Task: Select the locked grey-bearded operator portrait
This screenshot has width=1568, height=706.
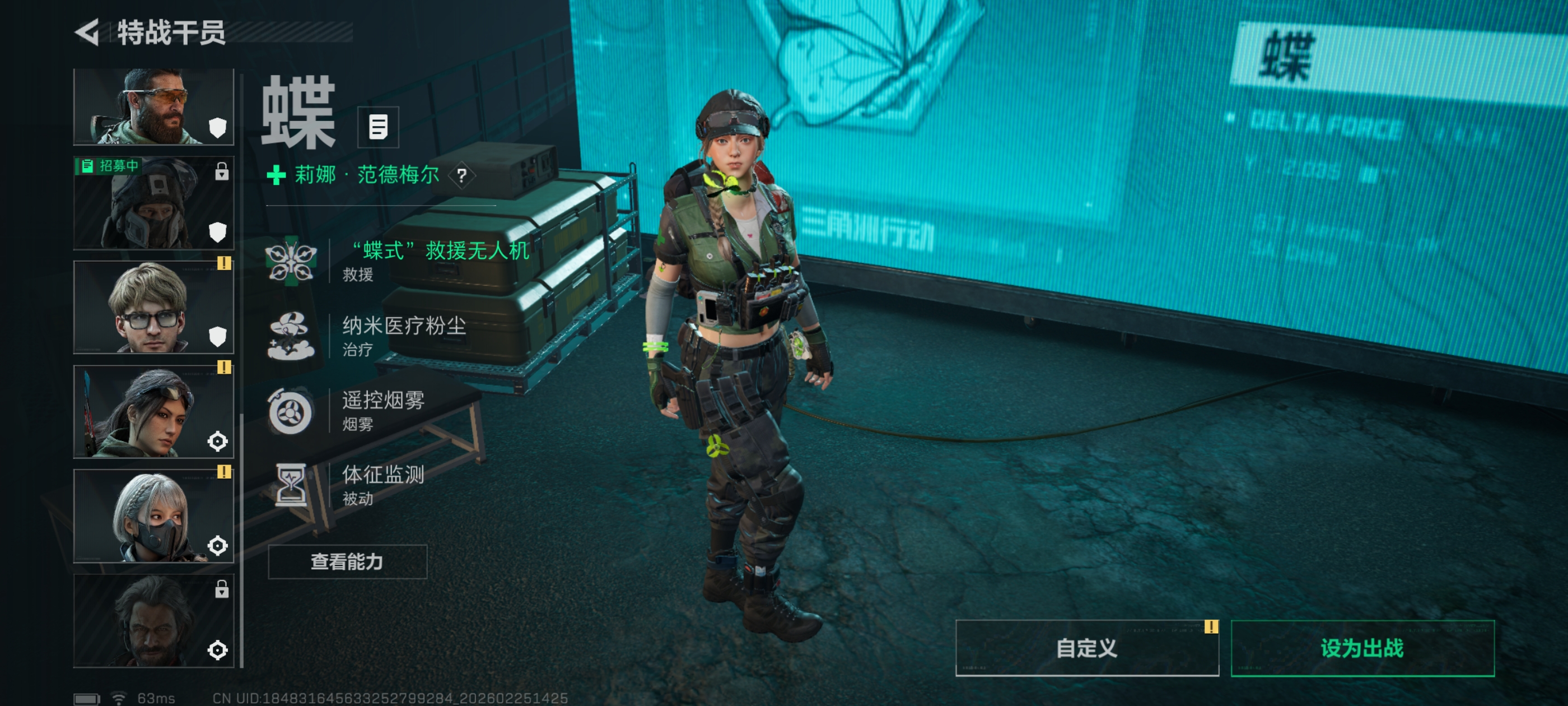Action: [x=153, y=620]
